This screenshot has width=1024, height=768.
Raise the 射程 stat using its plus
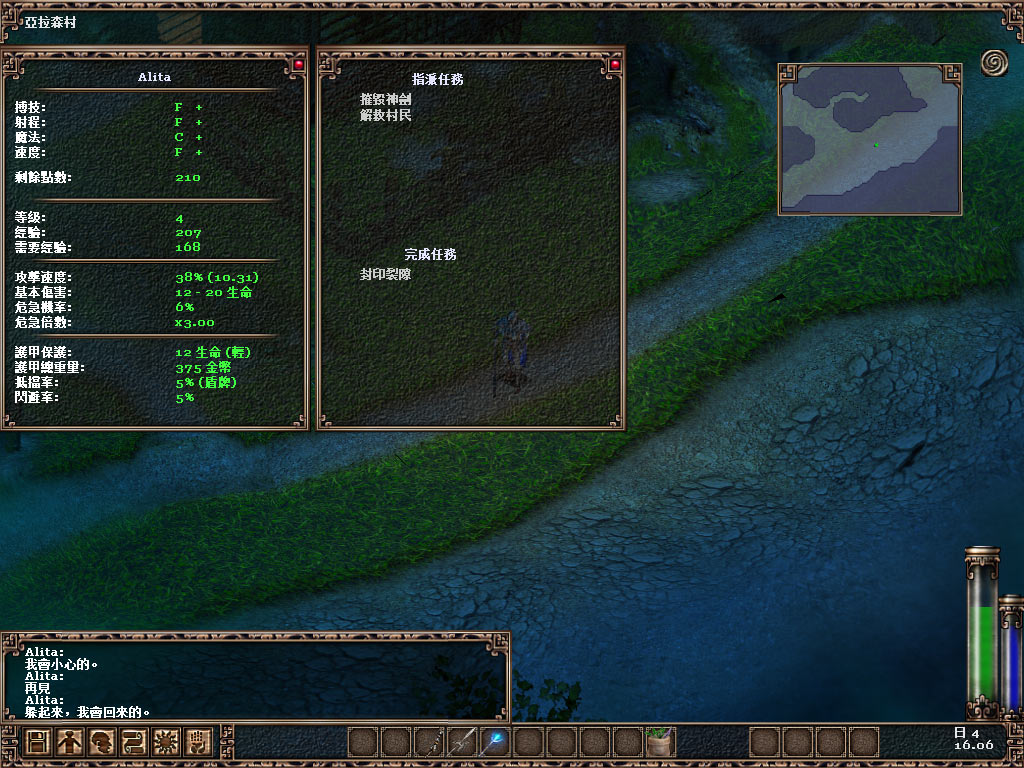[x=199, y=122]
